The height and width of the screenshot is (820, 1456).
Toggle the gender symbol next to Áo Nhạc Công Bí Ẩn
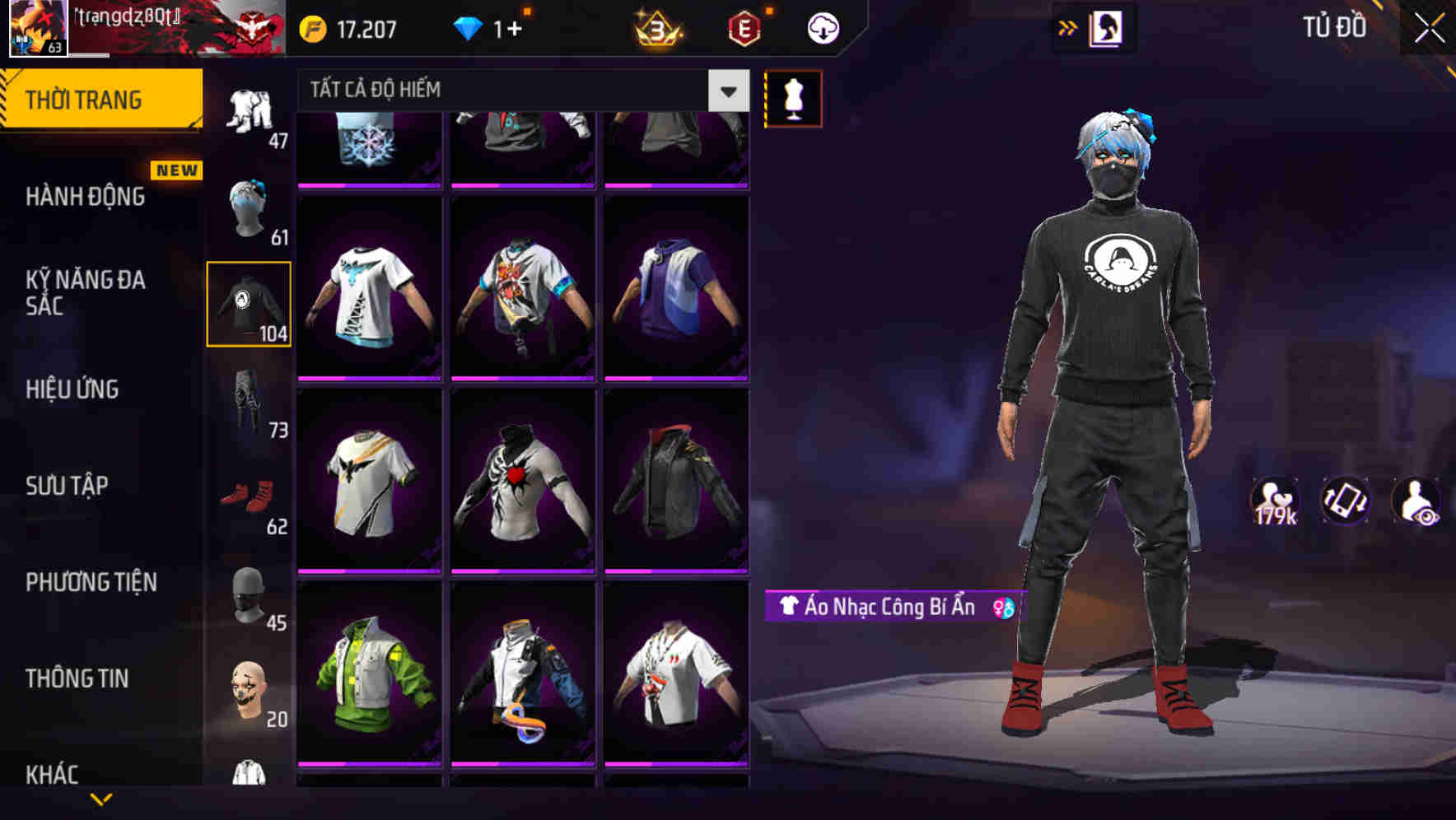pyautogui.click(x=1001, y=608)
